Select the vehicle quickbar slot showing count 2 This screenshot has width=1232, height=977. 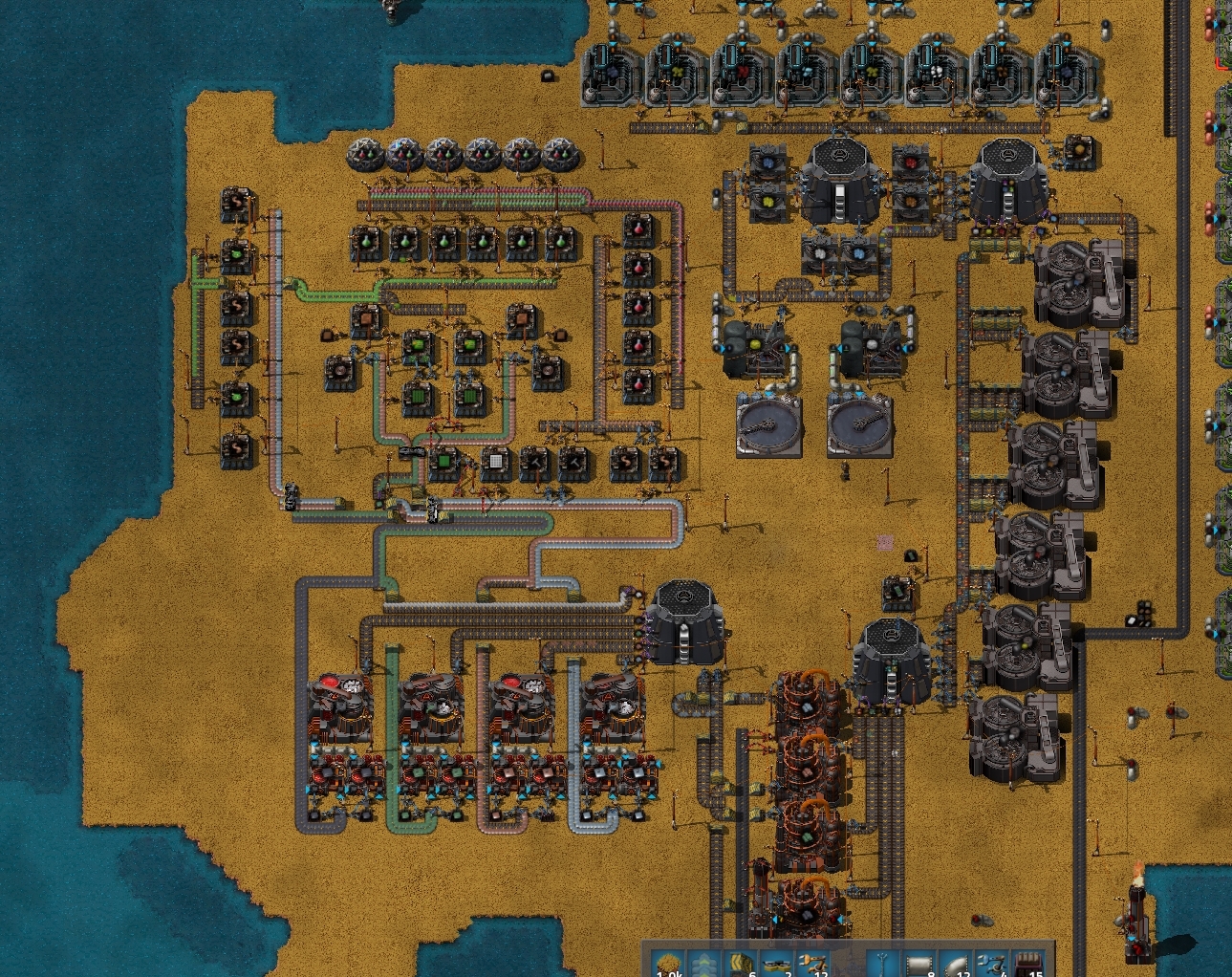coord(777,964)
